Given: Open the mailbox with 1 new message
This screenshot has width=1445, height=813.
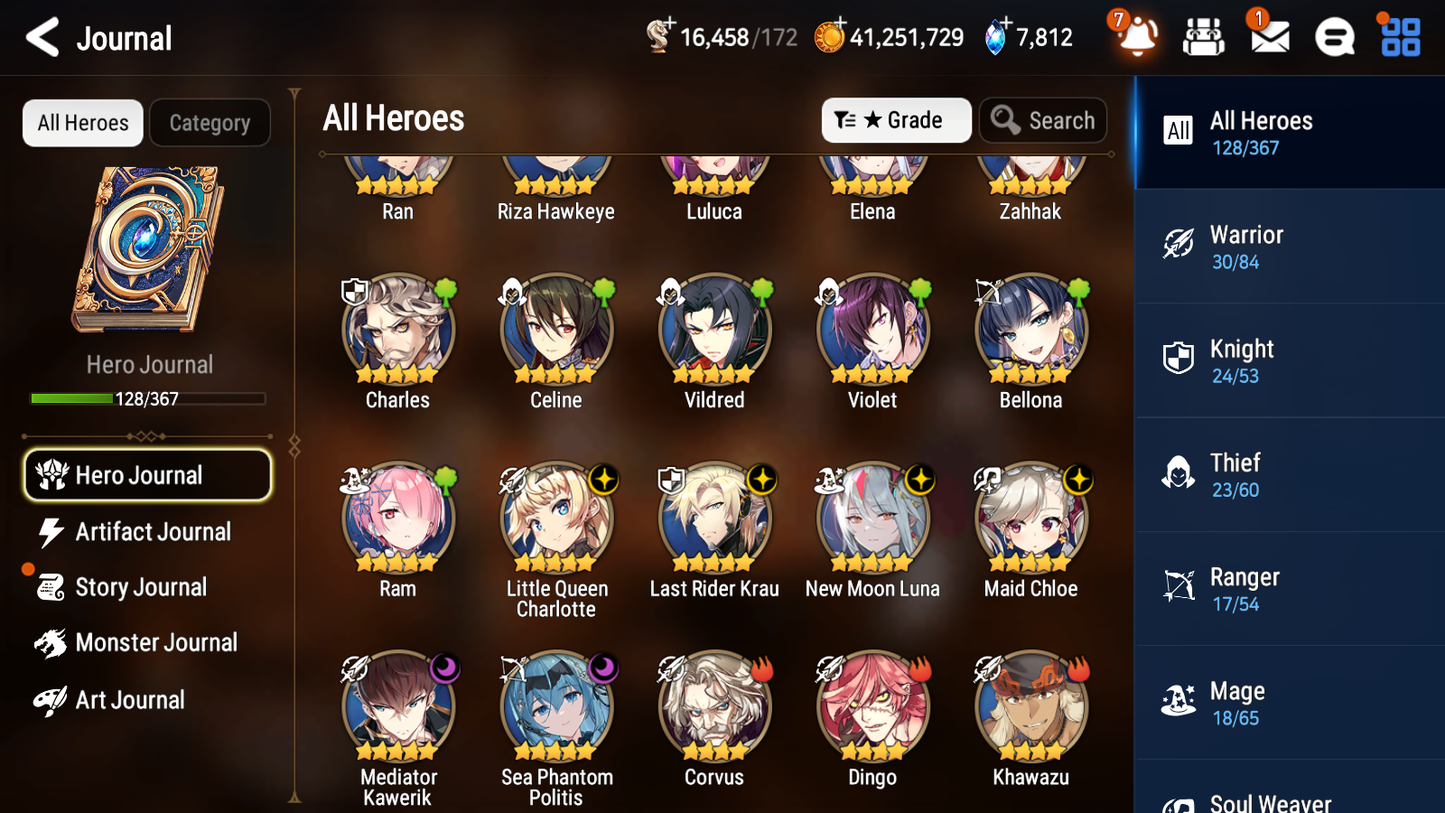Looking at the screenshot, I should coord(1268,37).
